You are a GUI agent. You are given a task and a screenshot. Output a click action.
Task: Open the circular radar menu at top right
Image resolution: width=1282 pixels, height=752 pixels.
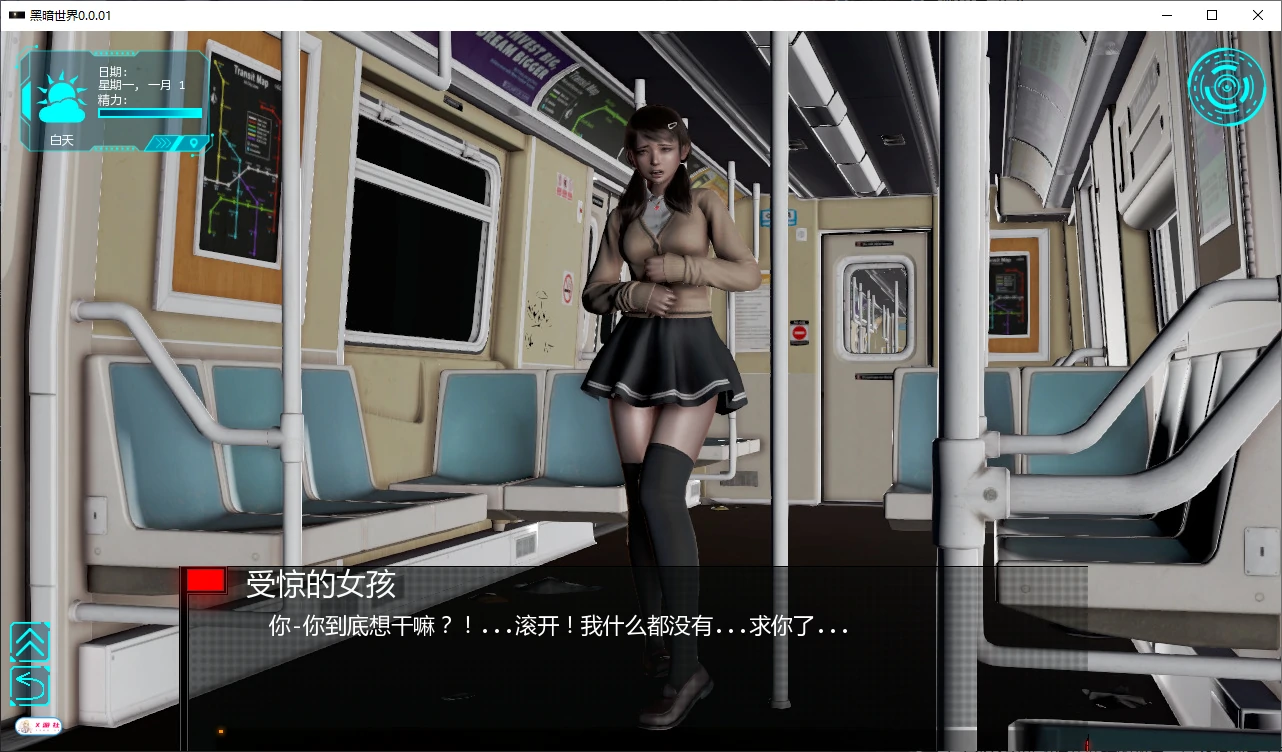click(1227, 86)
